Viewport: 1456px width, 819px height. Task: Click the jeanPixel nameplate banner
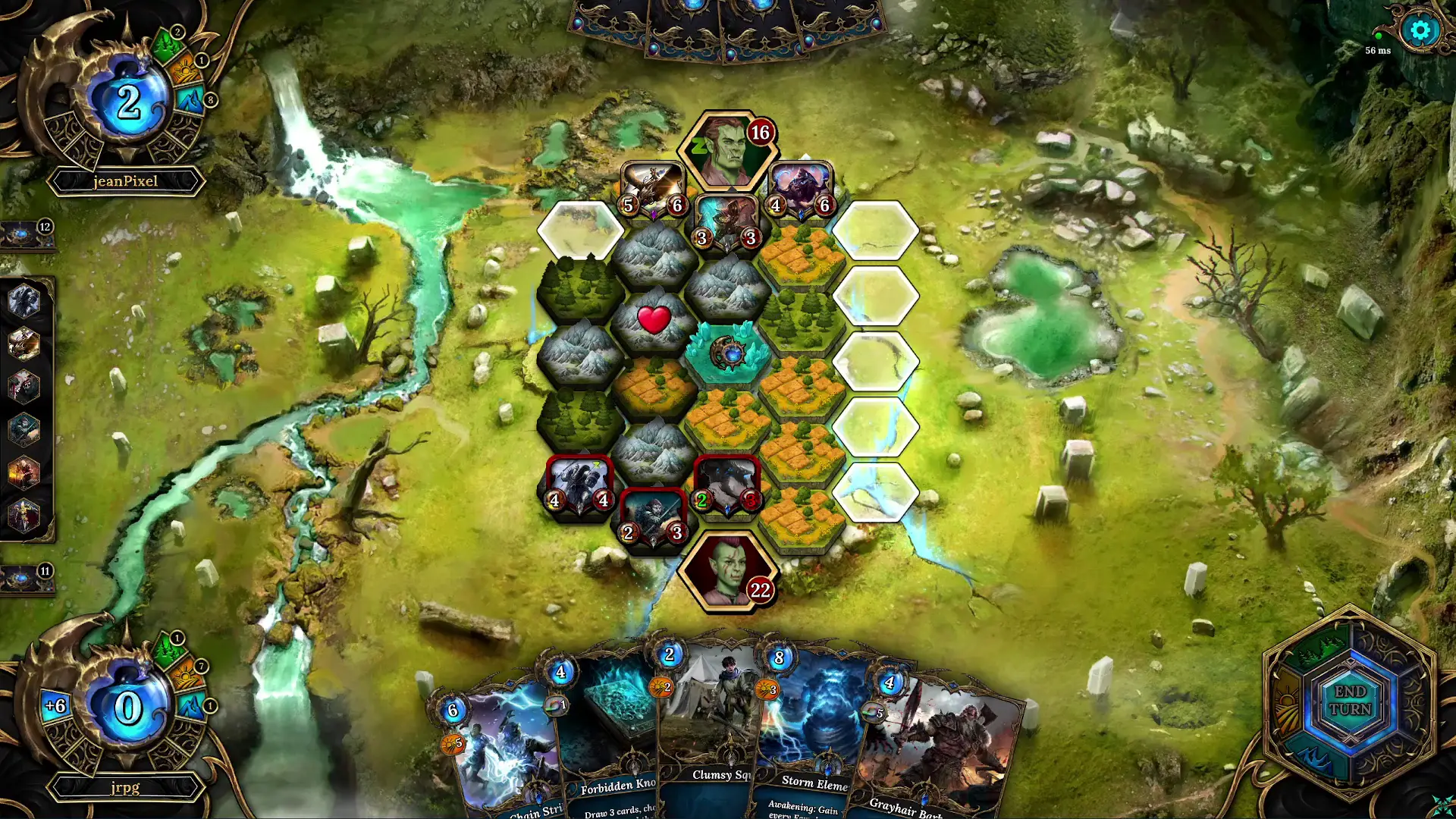(124, 181)
